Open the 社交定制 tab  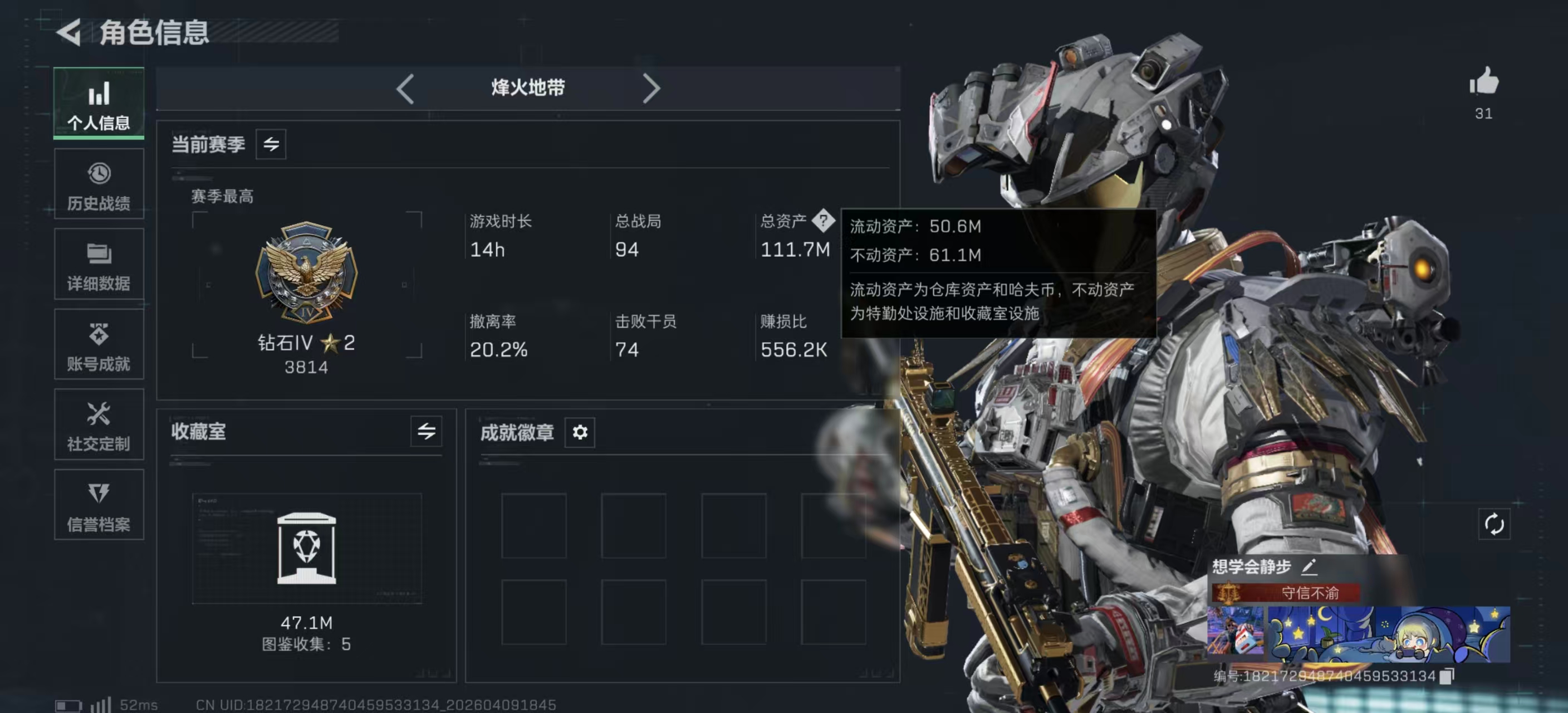coord(99,425)
